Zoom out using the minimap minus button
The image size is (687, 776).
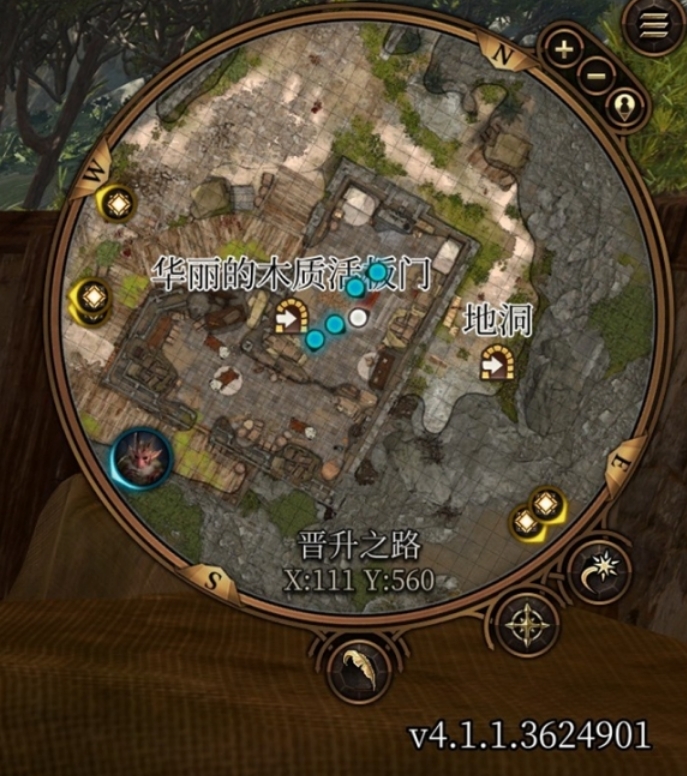pos(596,75)
